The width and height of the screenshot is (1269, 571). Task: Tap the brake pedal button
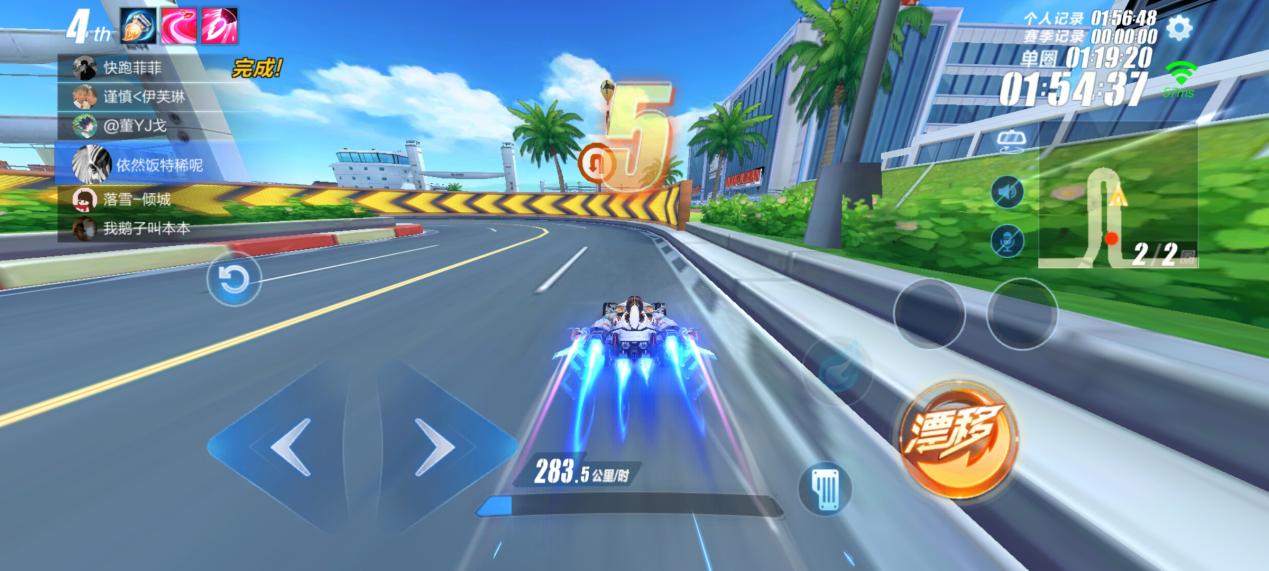(824, 489)
